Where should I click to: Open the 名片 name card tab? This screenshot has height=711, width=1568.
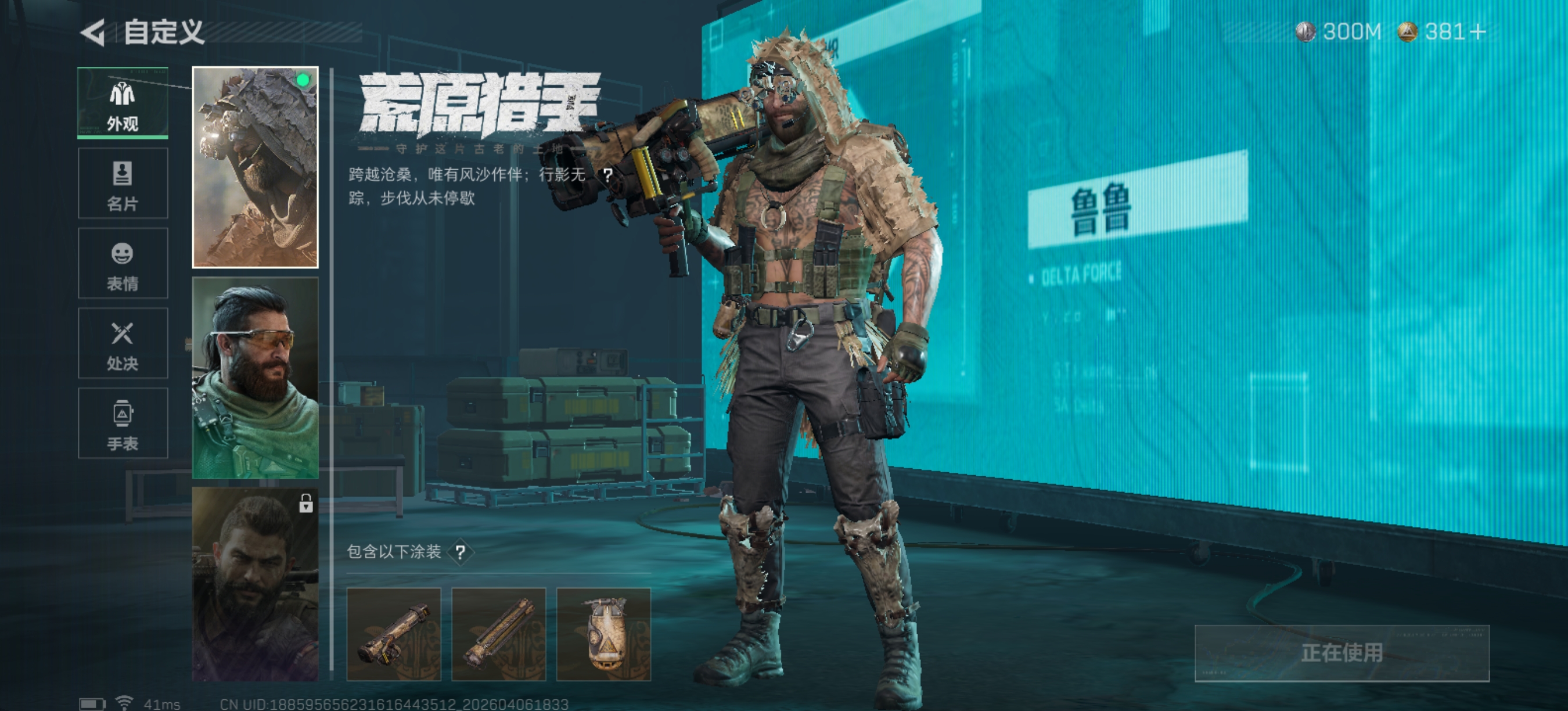pos(123,183)
